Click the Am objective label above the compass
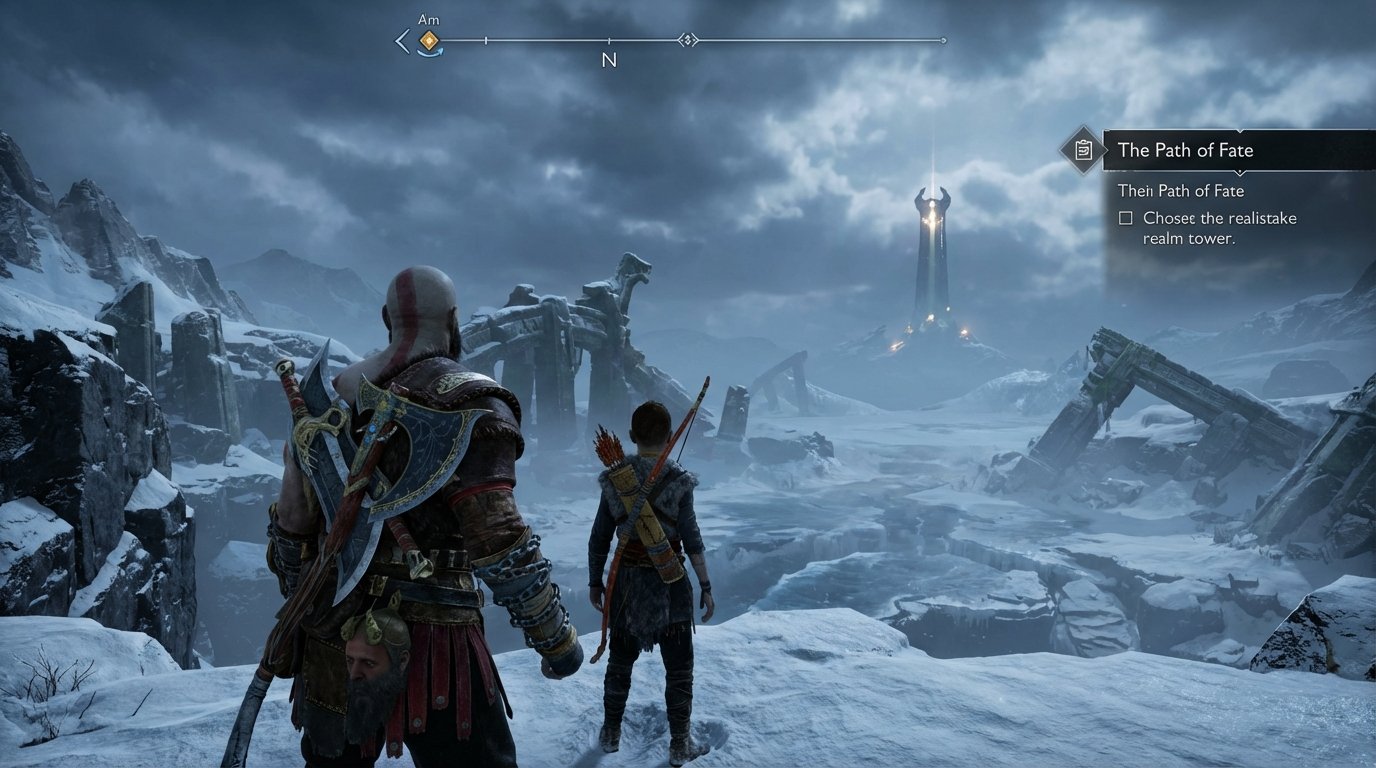This screenshot has width=1376, height=768. click(x=429, y=19)
